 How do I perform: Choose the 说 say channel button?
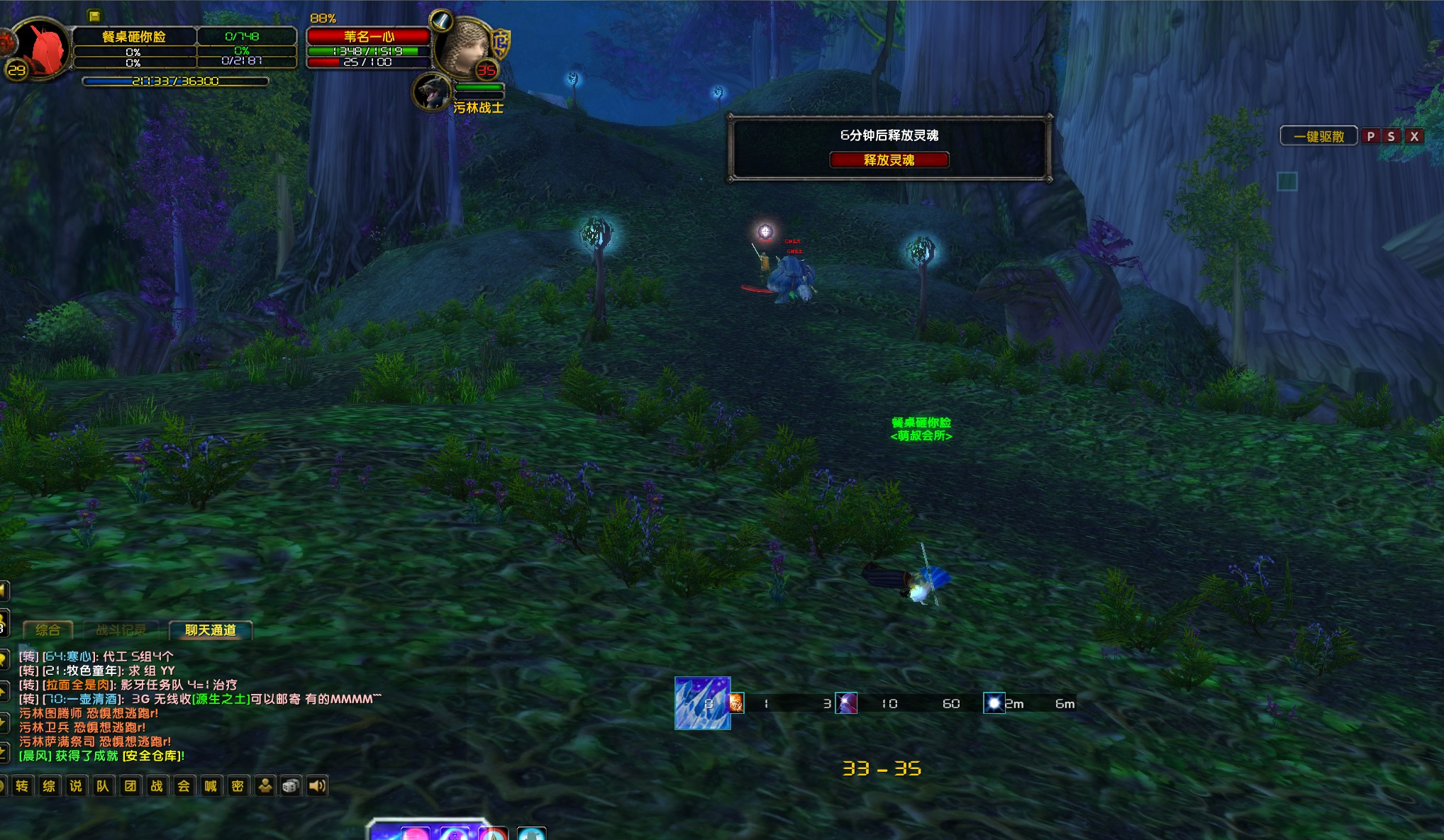coord(76,785)
